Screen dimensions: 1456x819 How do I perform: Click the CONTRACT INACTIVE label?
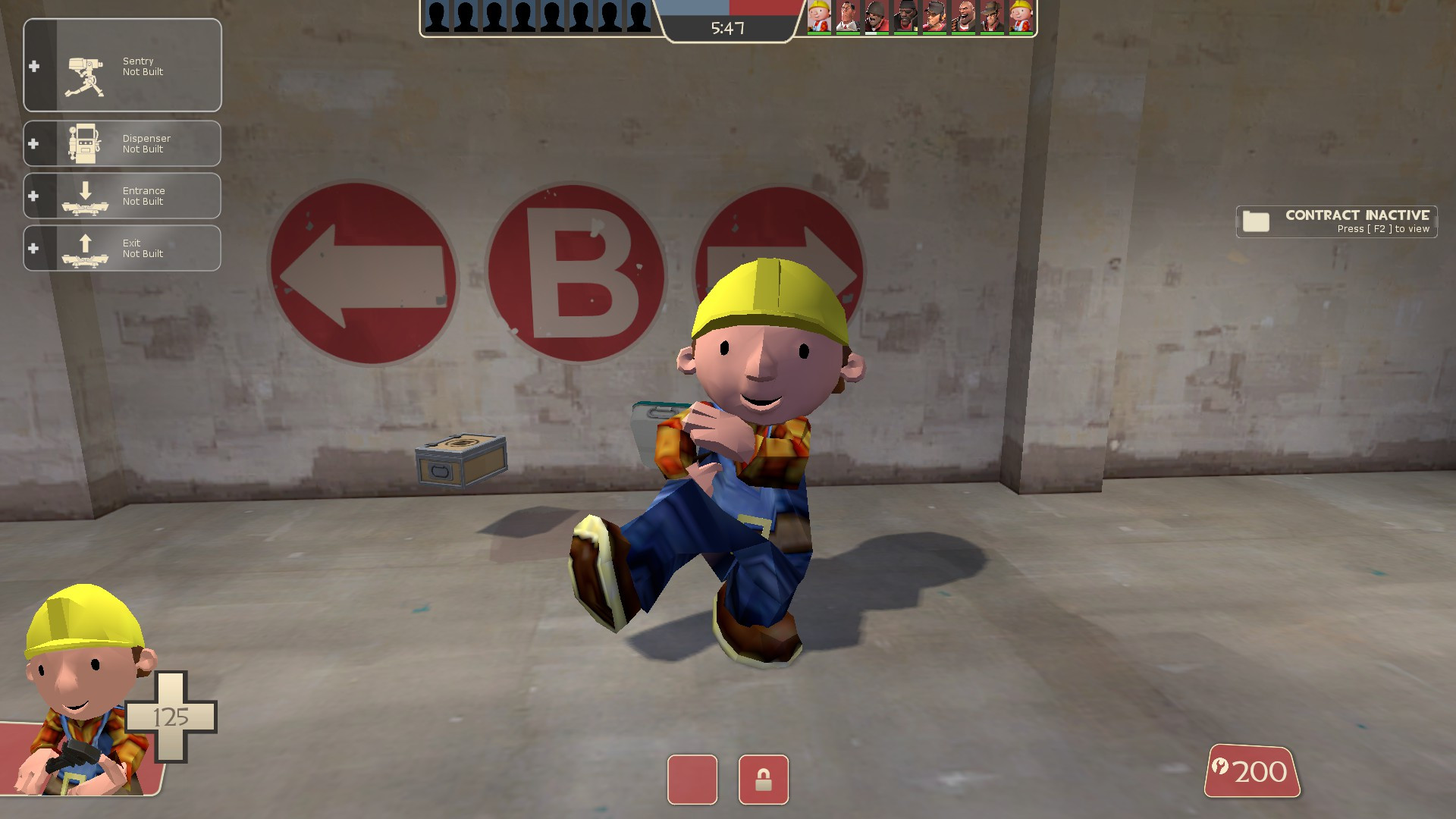point(1357,216)
